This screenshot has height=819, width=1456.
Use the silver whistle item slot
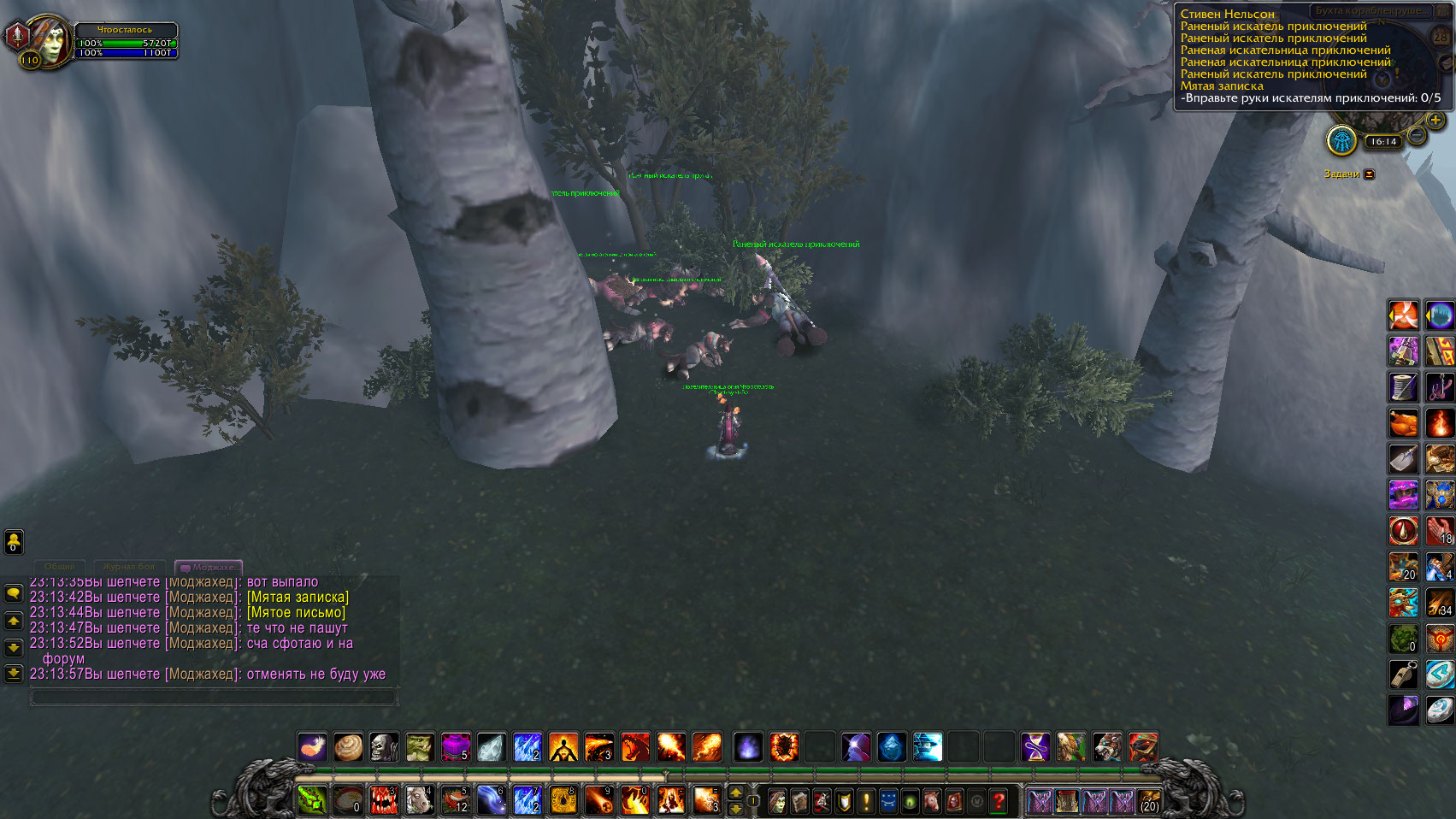1403,675
